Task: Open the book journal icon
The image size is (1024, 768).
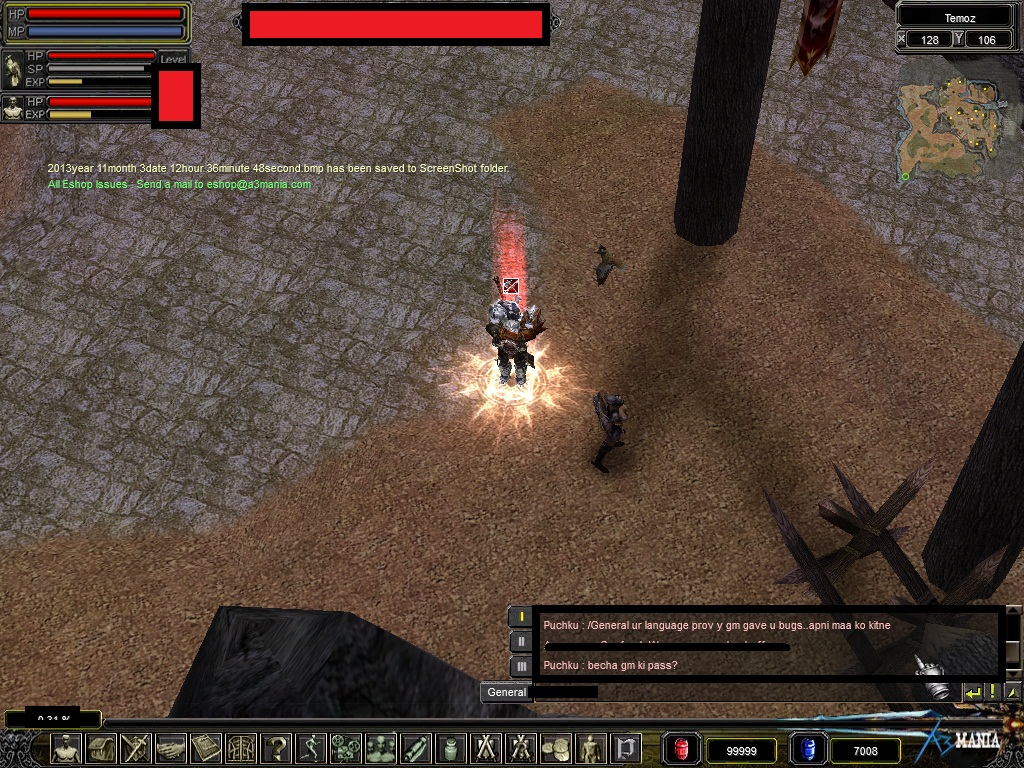Action: [x=206, y=748]
